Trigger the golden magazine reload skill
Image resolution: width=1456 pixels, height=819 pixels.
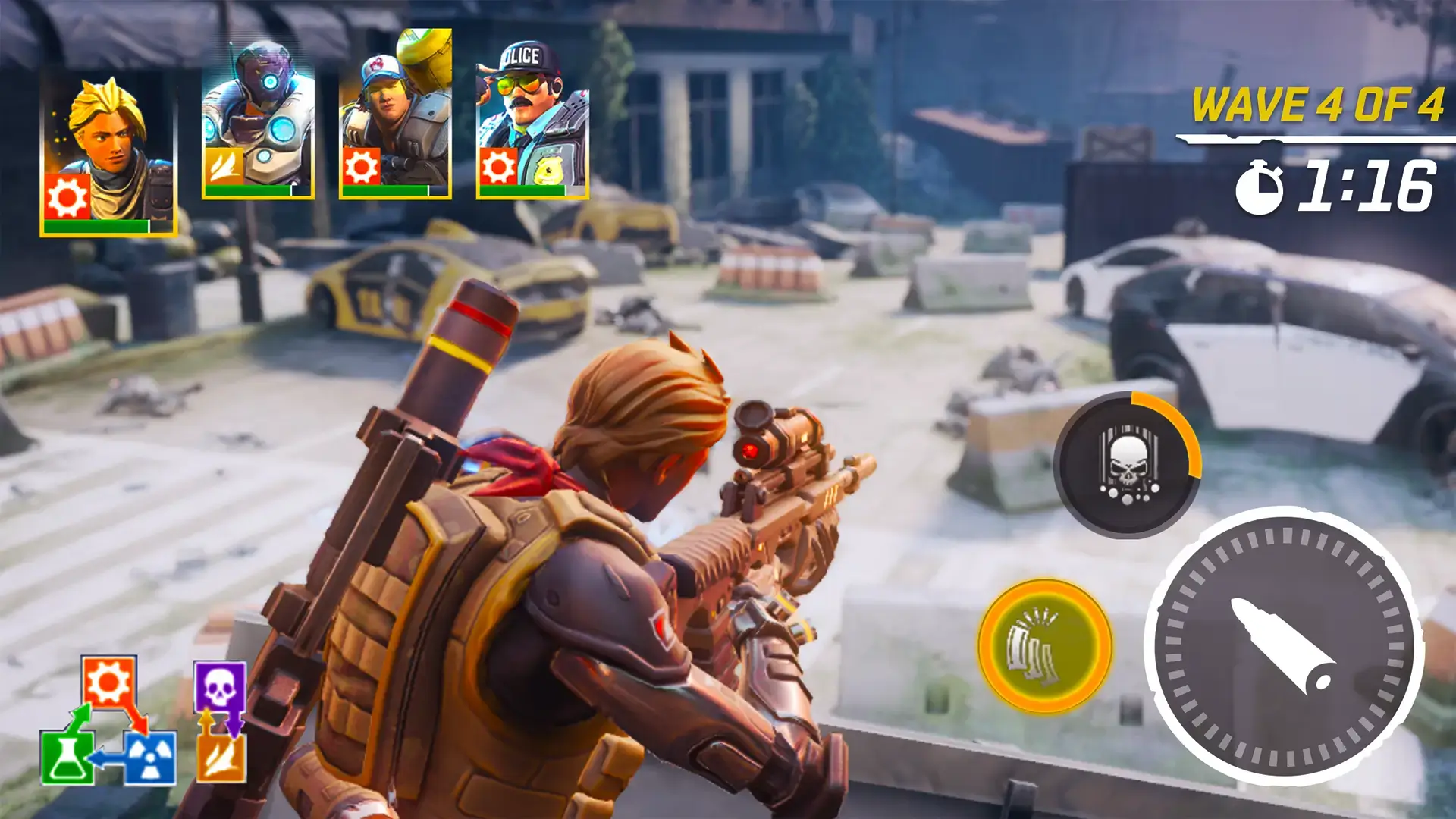1045,646
